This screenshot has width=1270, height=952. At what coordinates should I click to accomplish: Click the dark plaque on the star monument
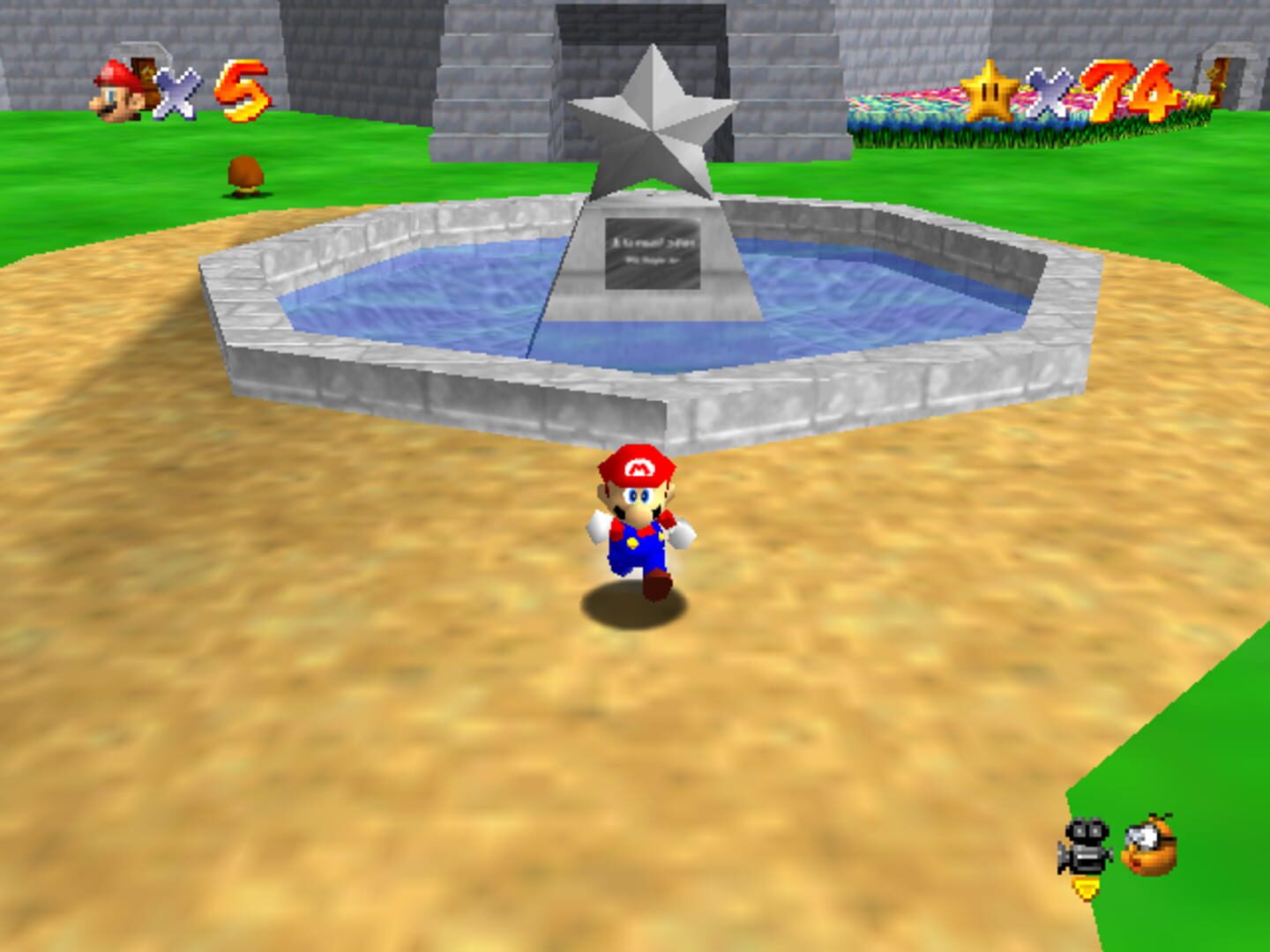pos(653,256)
